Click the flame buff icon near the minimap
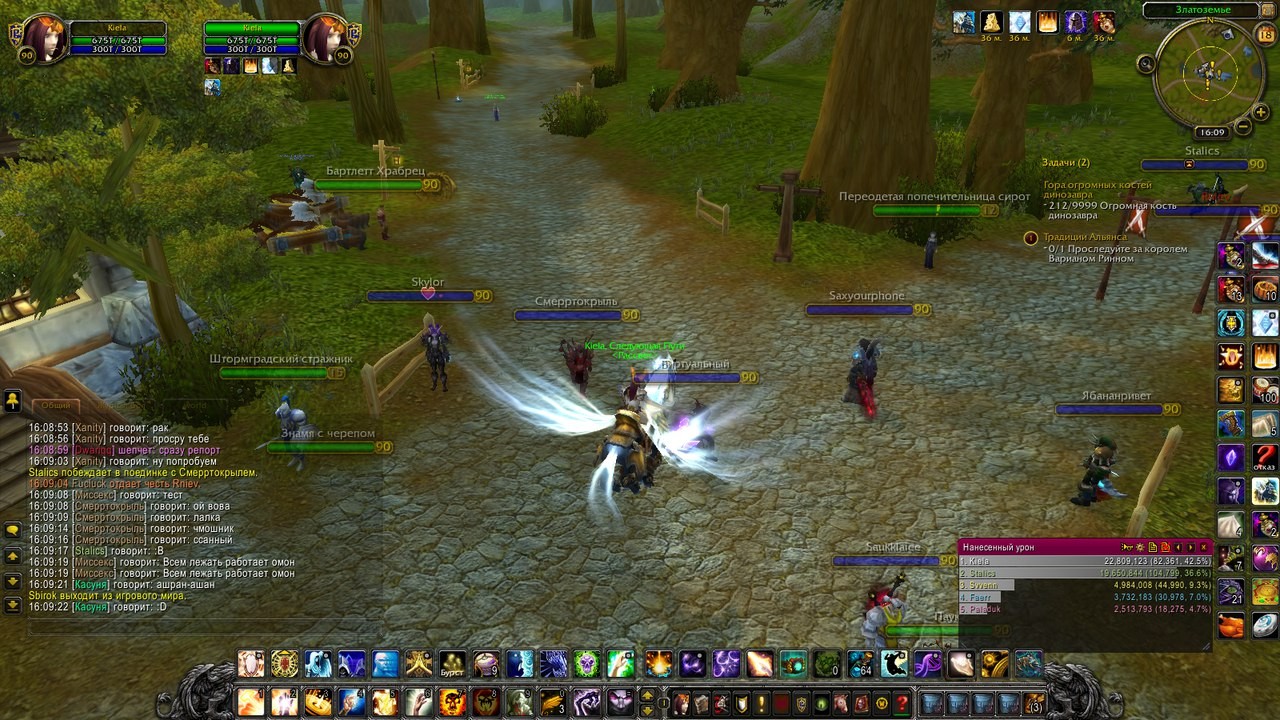The image size is (1280, 720). tap(1048, 23)
